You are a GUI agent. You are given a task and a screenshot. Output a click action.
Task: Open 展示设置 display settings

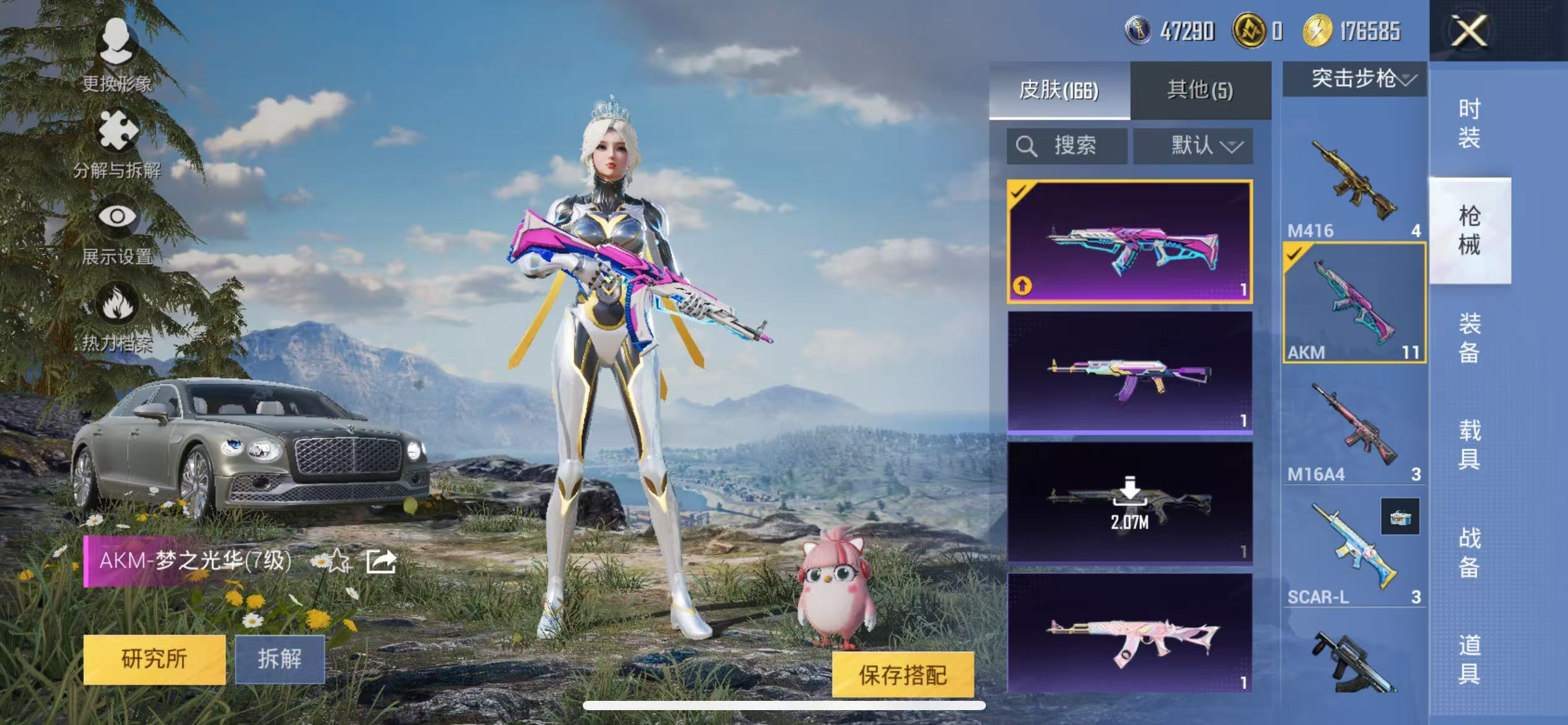coord(117,228)
